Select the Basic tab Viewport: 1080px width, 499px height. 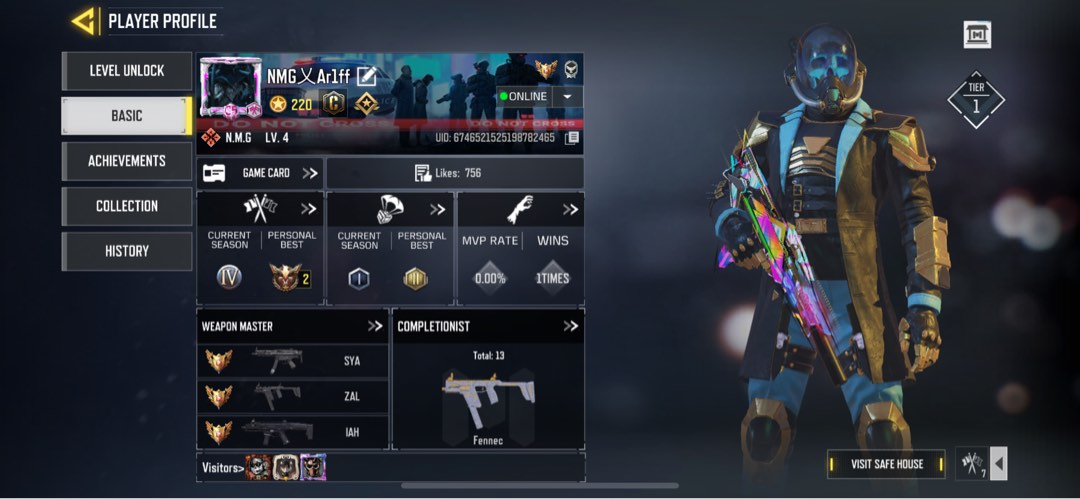[x=126, y=116]
